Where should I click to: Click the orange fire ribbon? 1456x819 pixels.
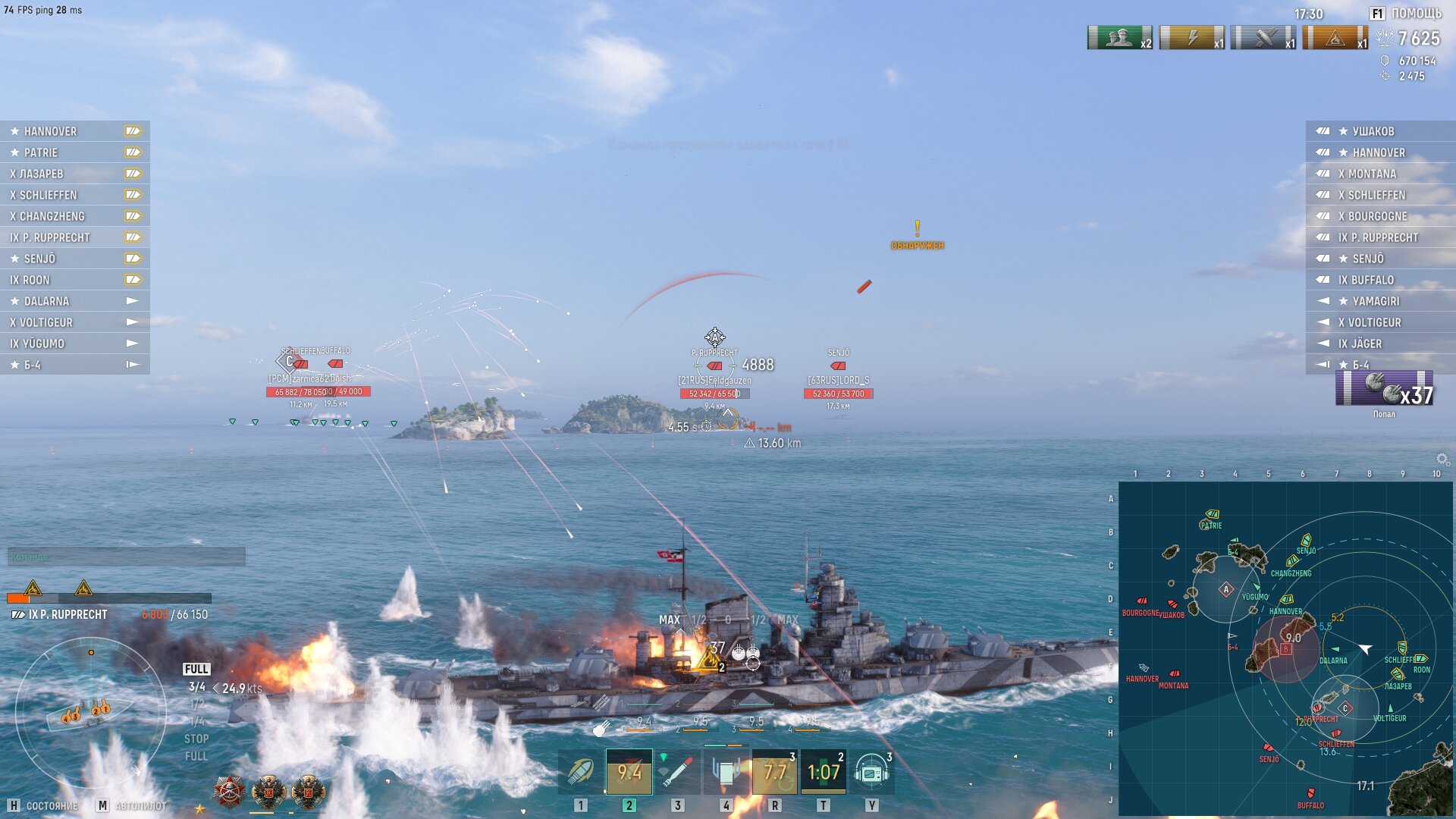click(1335, 38)
